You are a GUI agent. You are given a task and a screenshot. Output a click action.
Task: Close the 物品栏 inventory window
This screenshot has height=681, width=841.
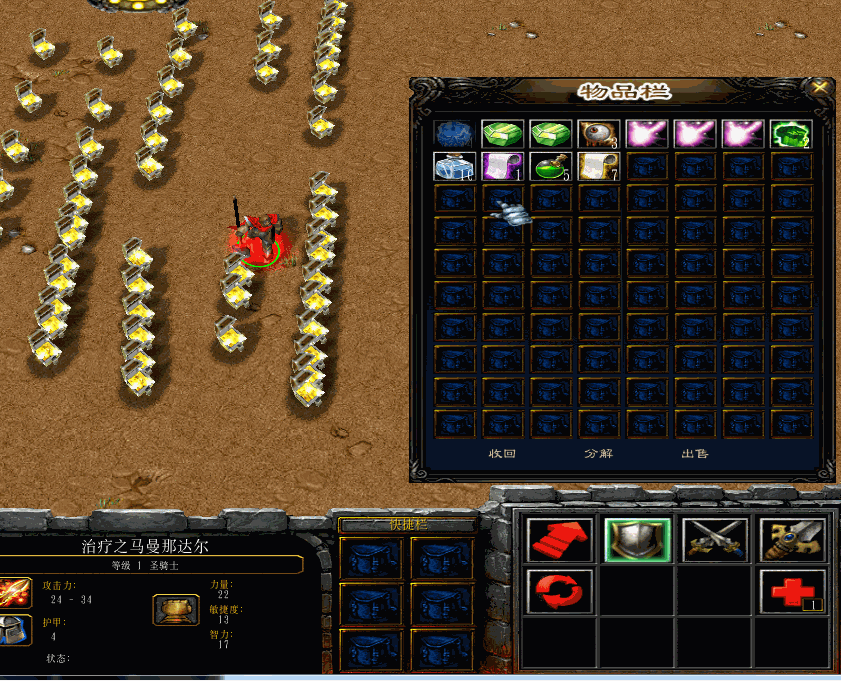pos(821,88)
